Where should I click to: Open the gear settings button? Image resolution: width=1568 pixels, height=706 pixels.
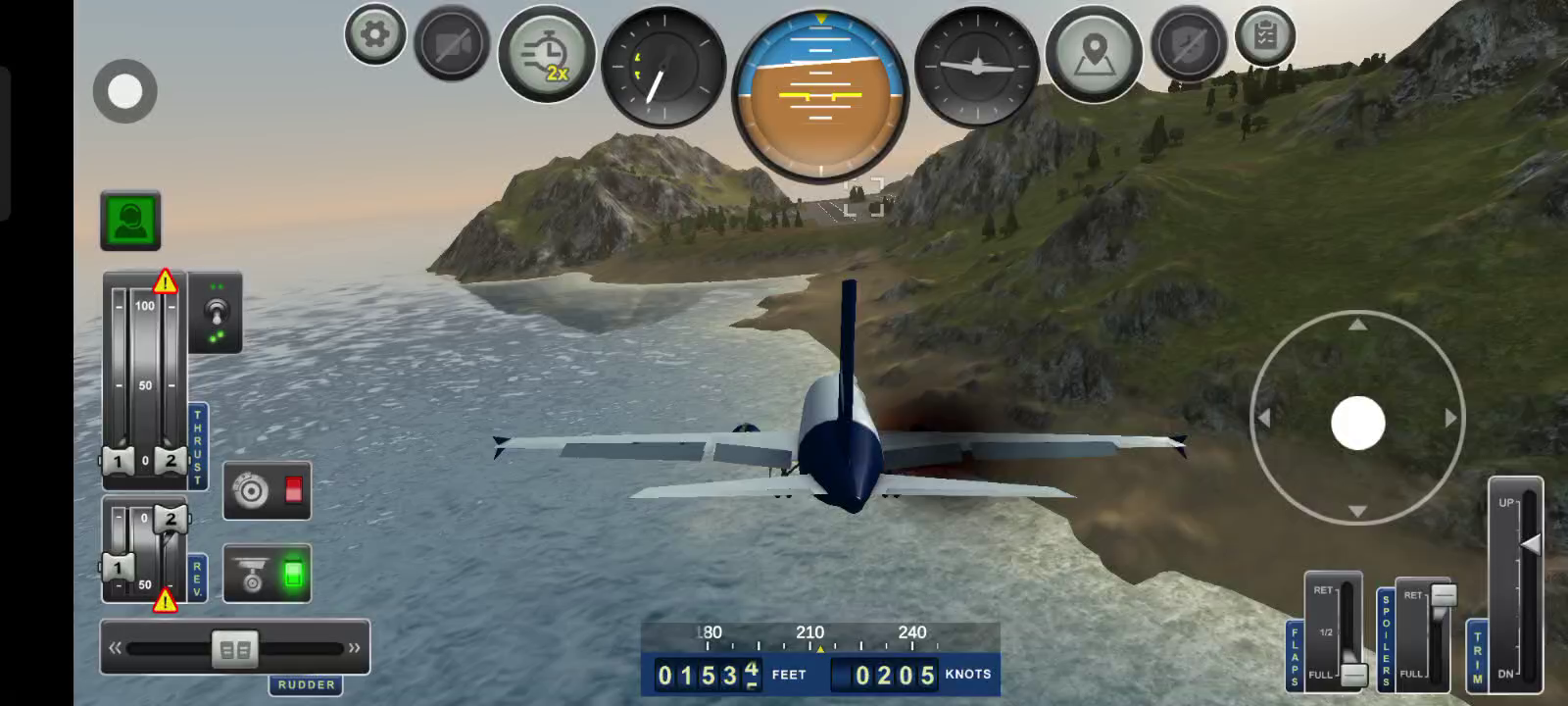click(x=374, y=35)
